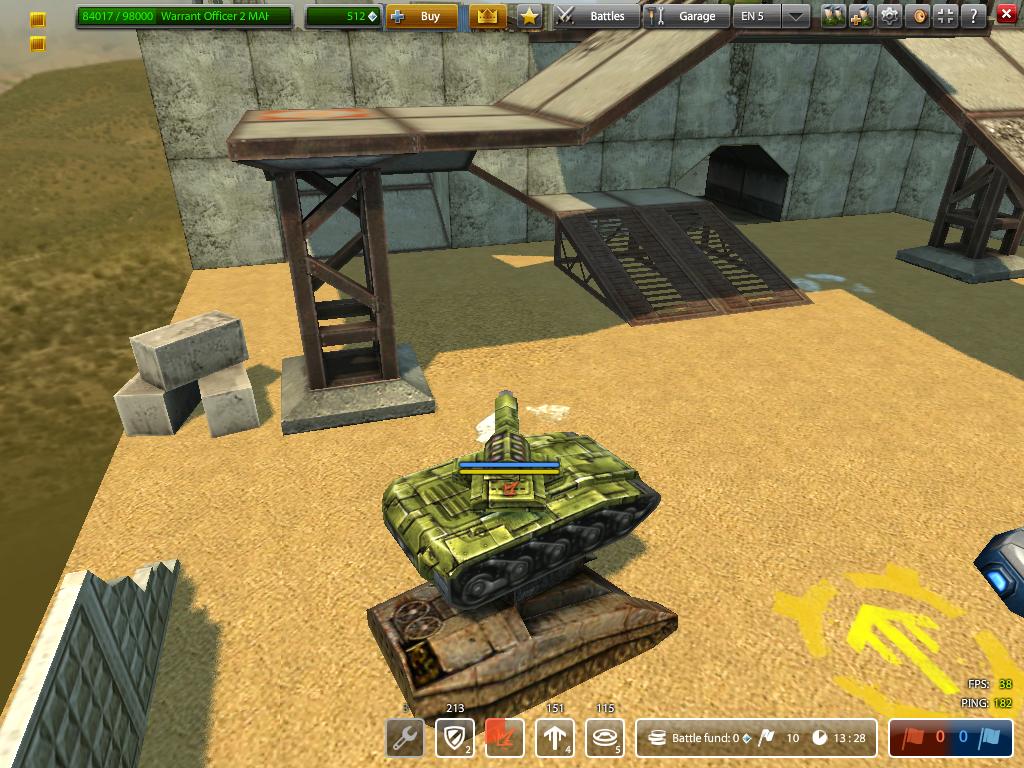Deploy the mine supply
This screenshot has width=1024, height=768.
(x=604, y=739)
